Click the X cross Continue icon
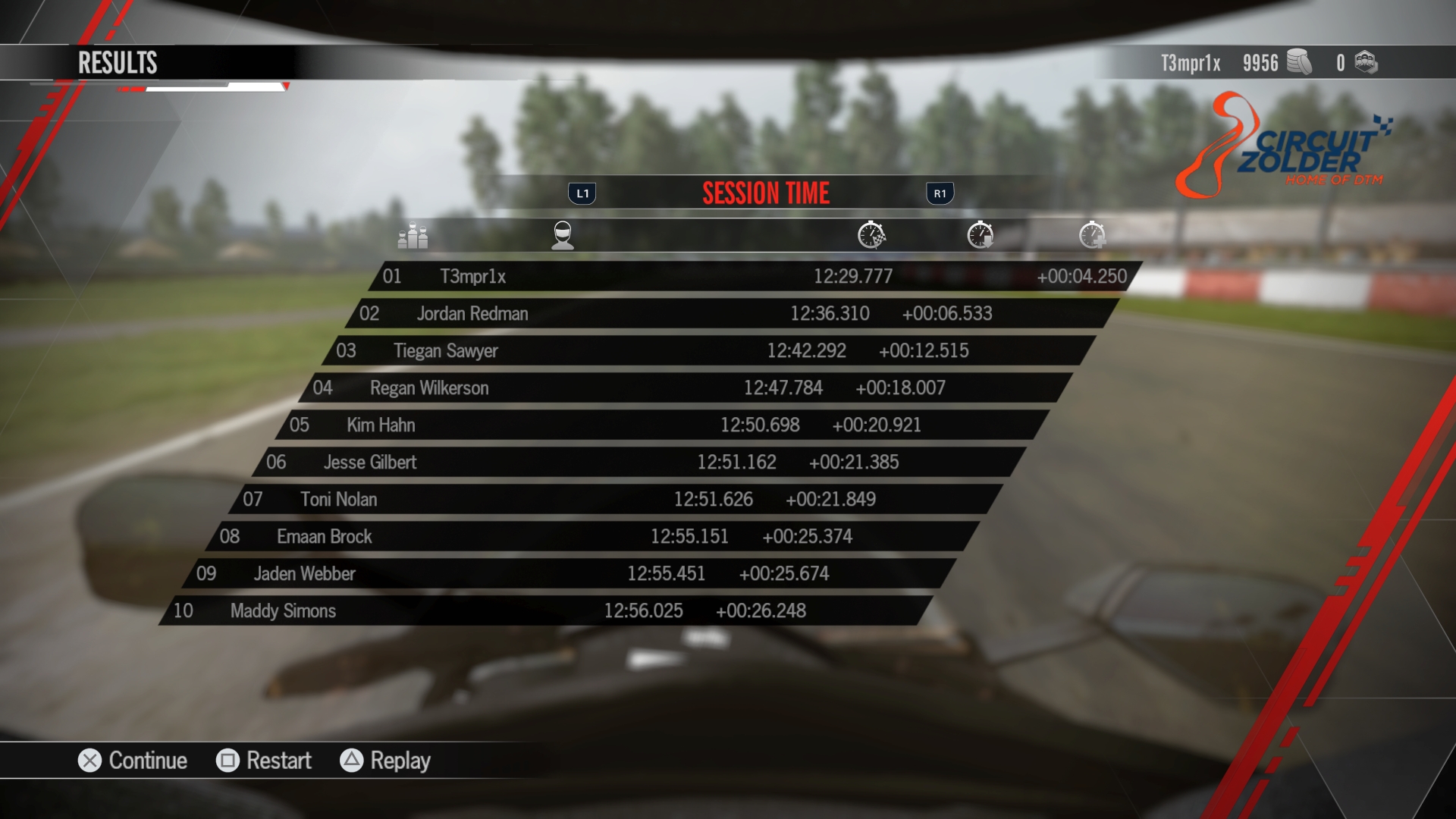 pos(89,761)
